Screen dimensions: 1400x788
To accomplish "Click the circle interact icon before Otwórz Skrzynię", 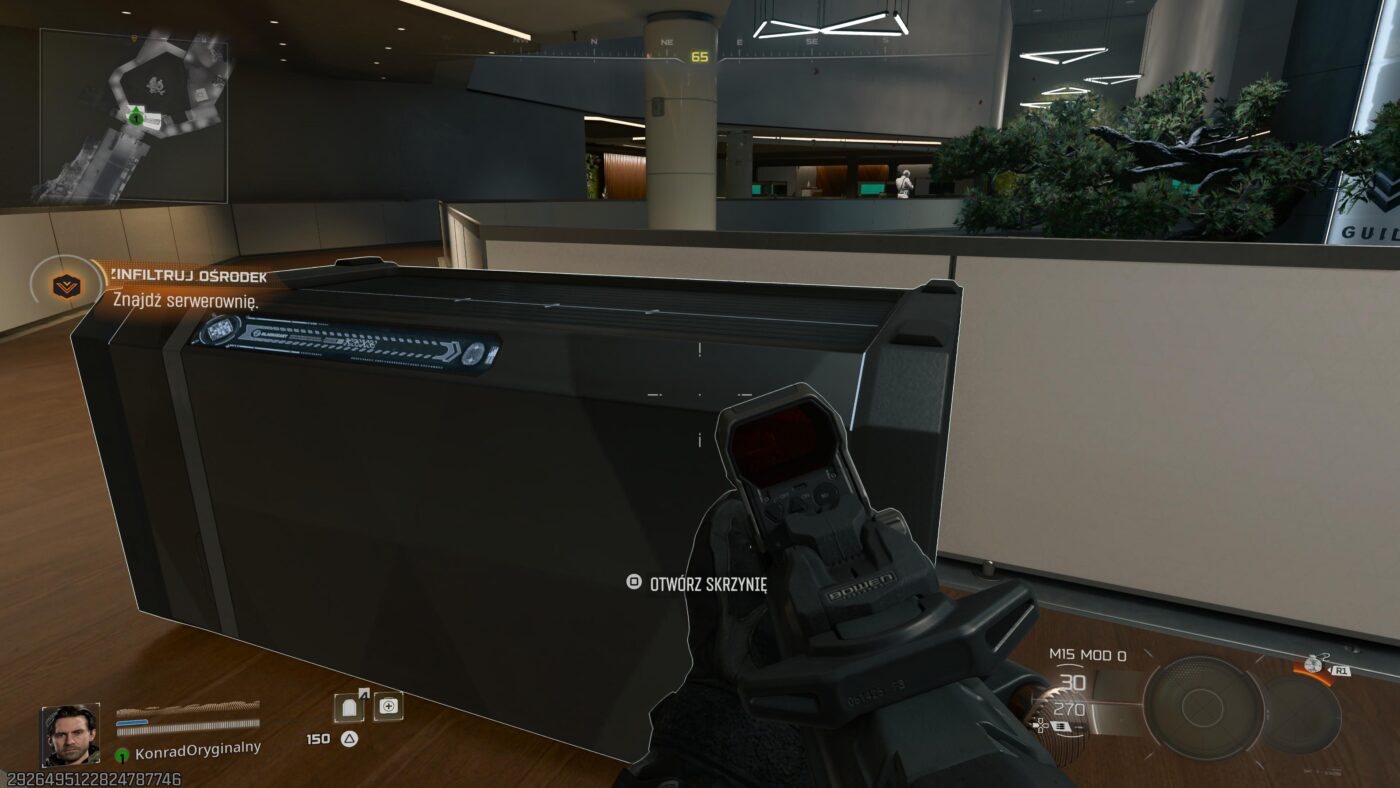I will coord(634,580).
